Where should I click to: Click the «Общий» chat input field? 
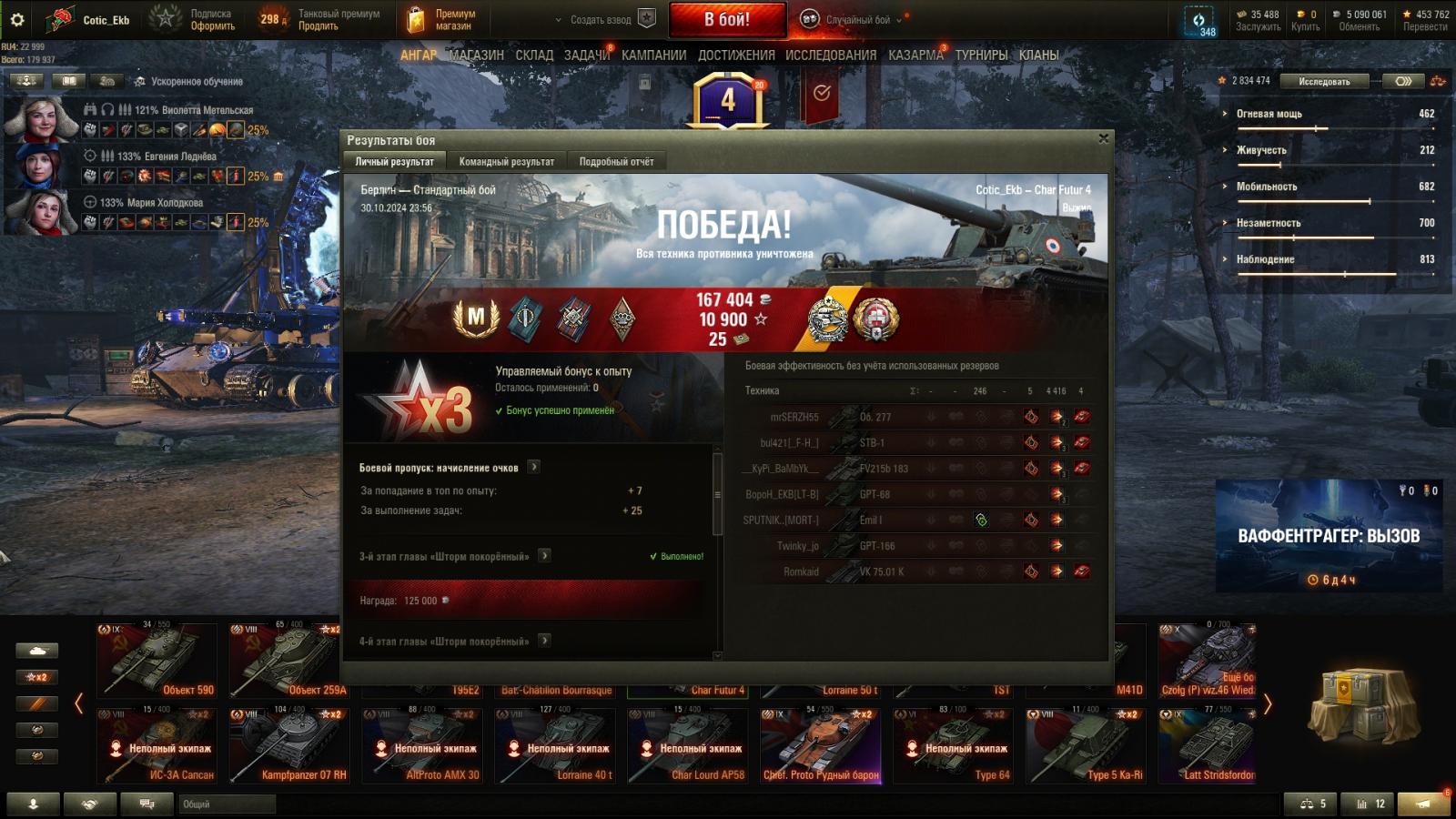click(227, 804)
